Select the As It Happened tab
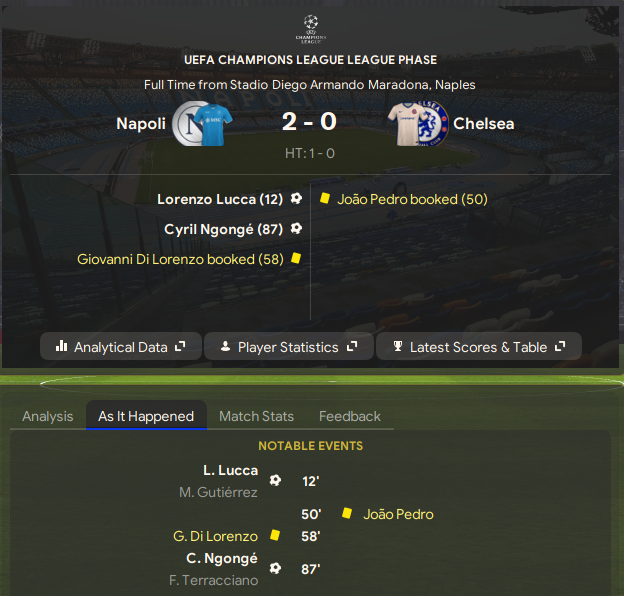 146,416
